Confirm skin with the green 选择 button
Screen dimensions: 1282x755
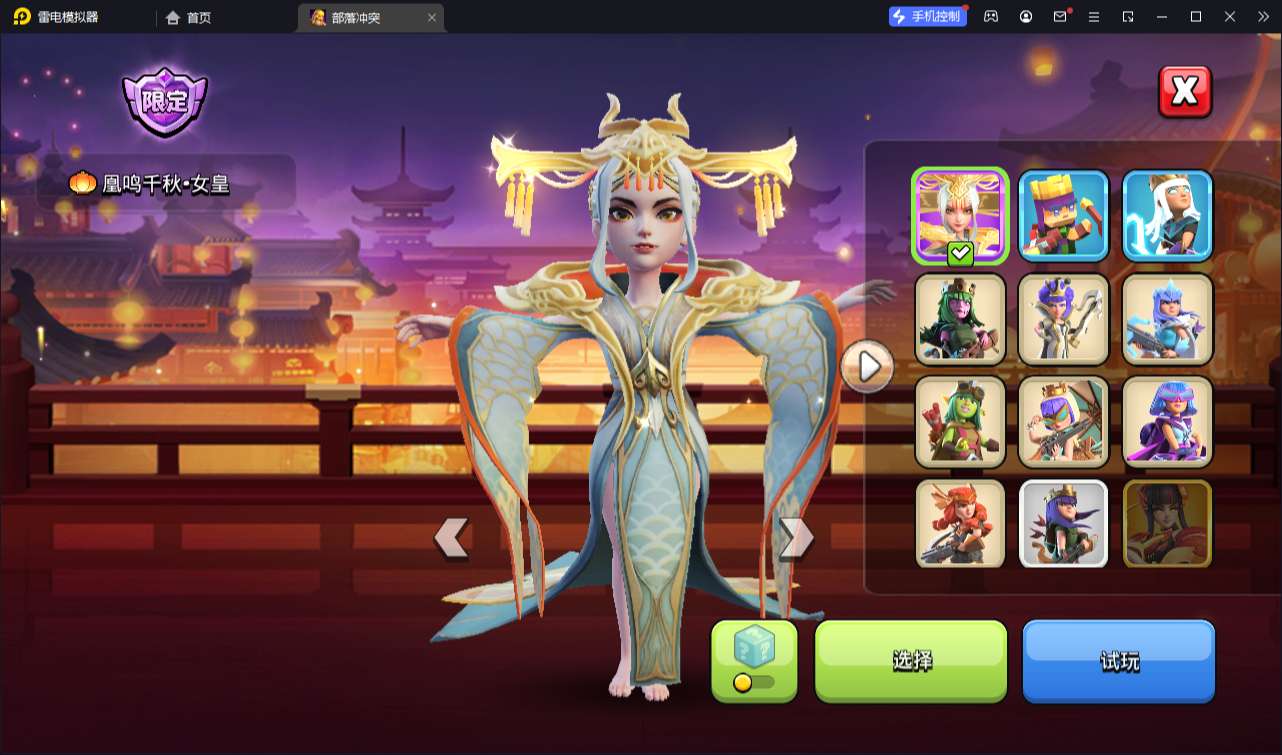point(911,660)
